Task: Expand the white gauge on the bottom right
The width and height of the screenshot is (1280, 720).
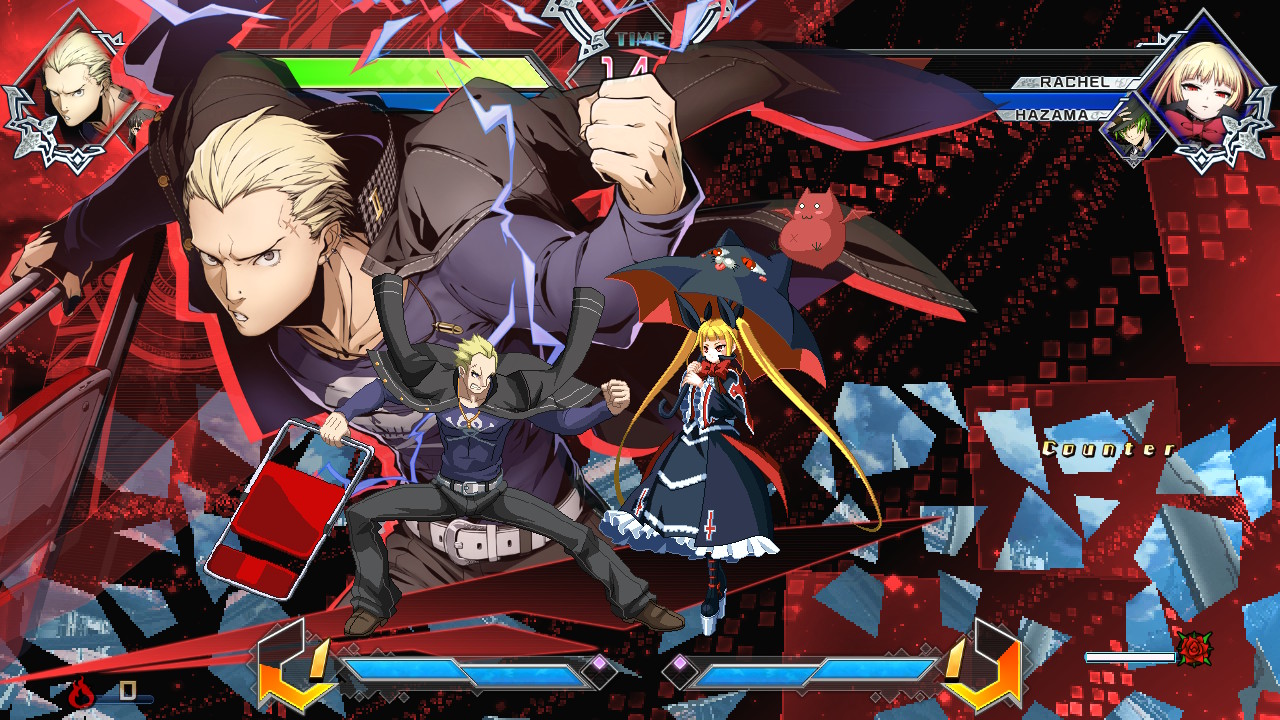Action: [1132, 657]
